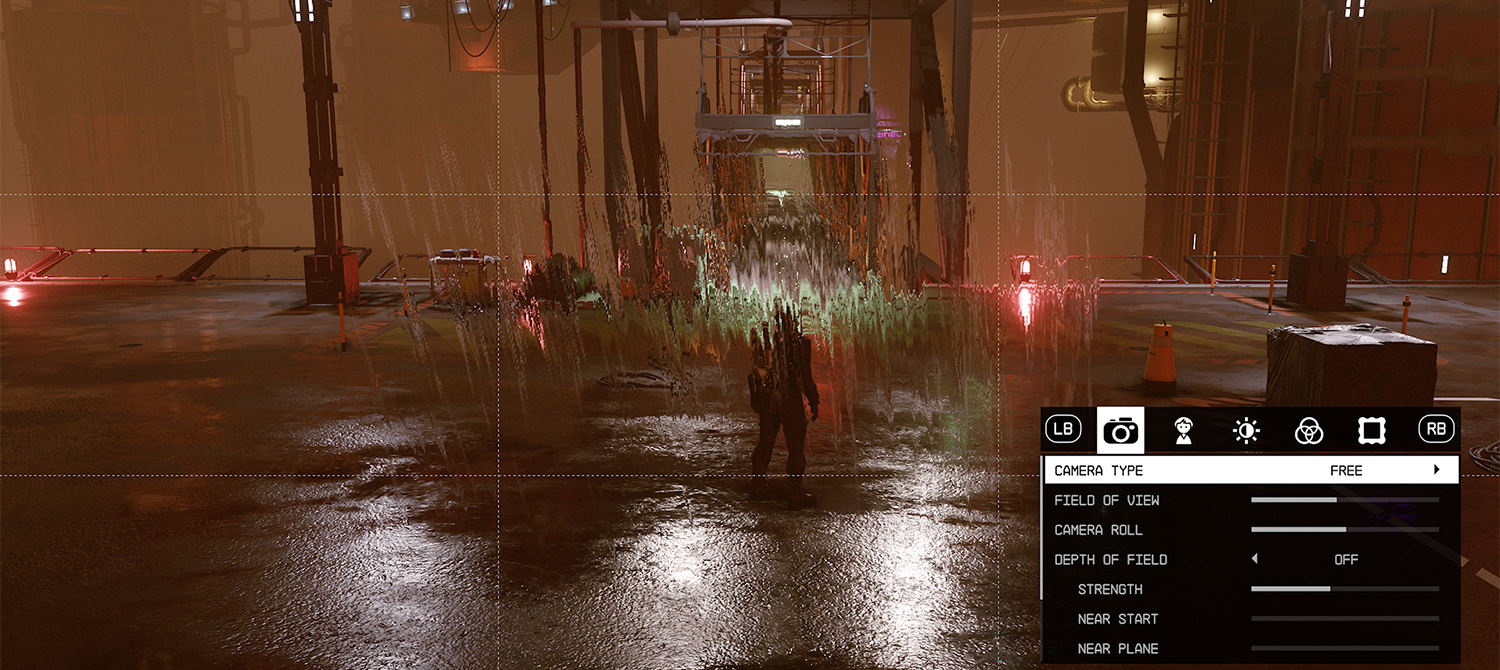1500x670 pixels.
Task: Click the right arrow next to Free
Action: pos(1437,470)
